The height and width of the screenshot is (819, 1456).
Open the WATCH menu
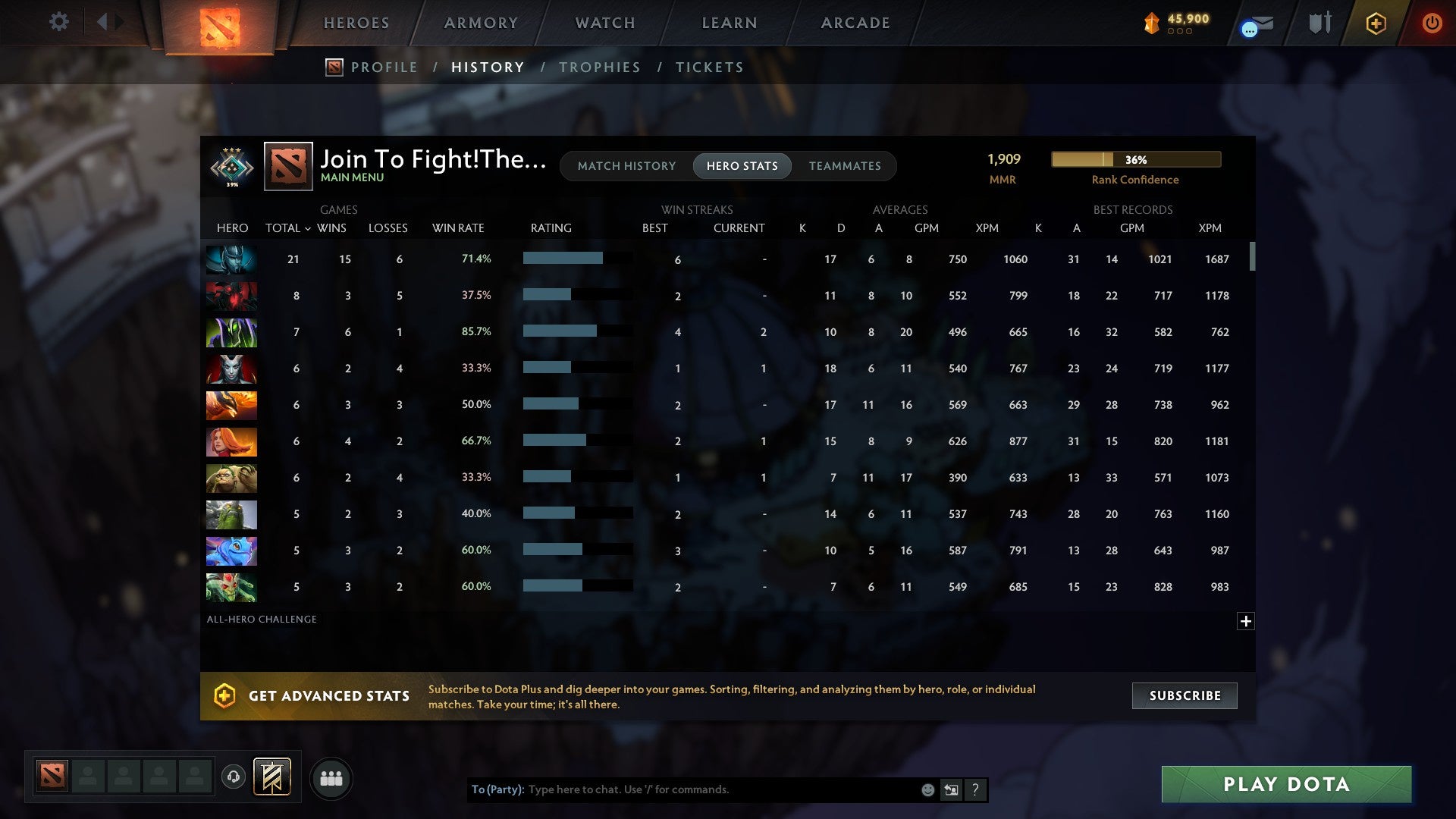pos(604,23)
